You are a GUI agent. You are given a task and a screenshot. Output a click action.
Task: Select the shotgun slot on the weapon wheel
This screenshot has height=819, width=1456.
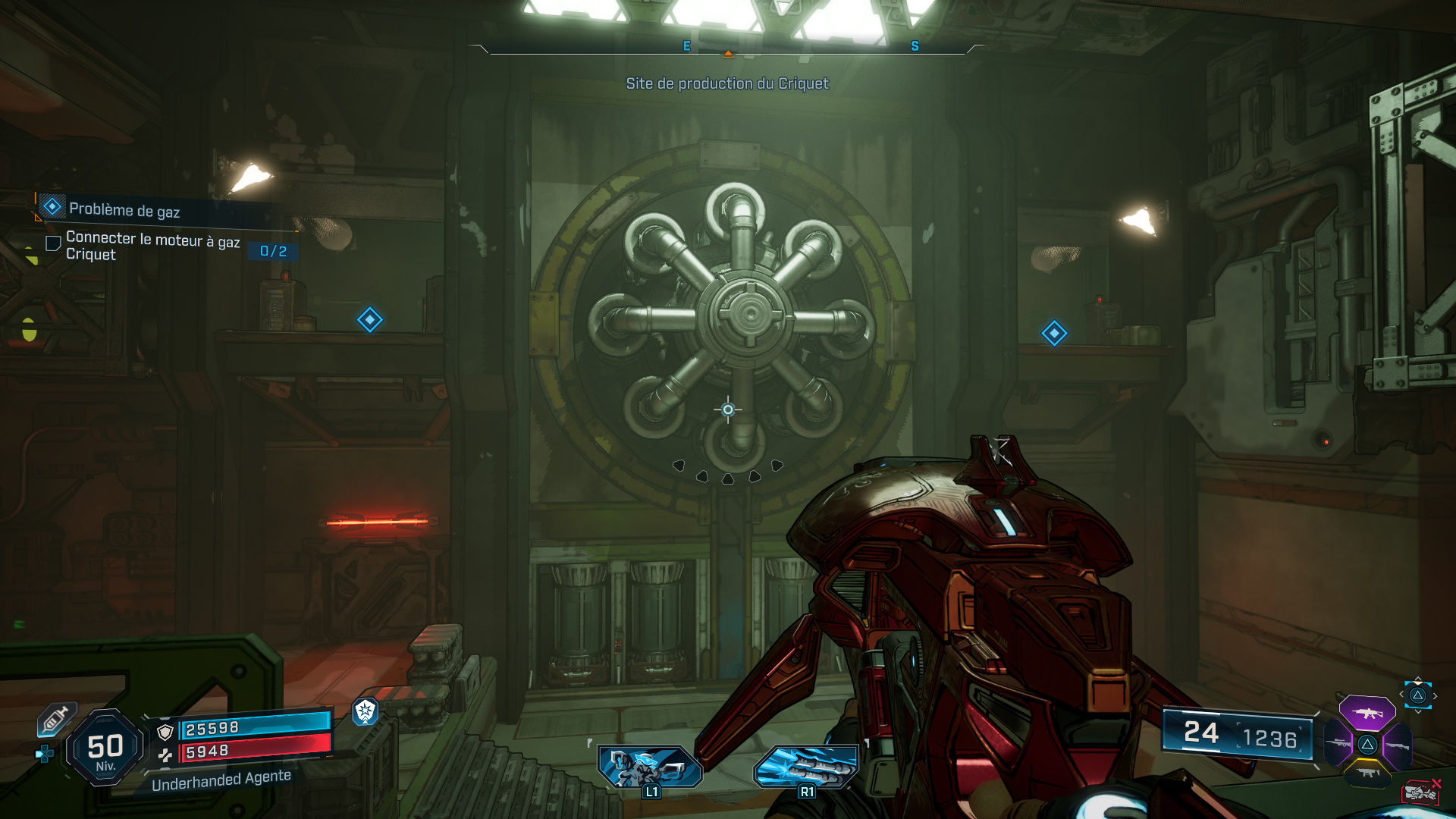pos(1397,745)
